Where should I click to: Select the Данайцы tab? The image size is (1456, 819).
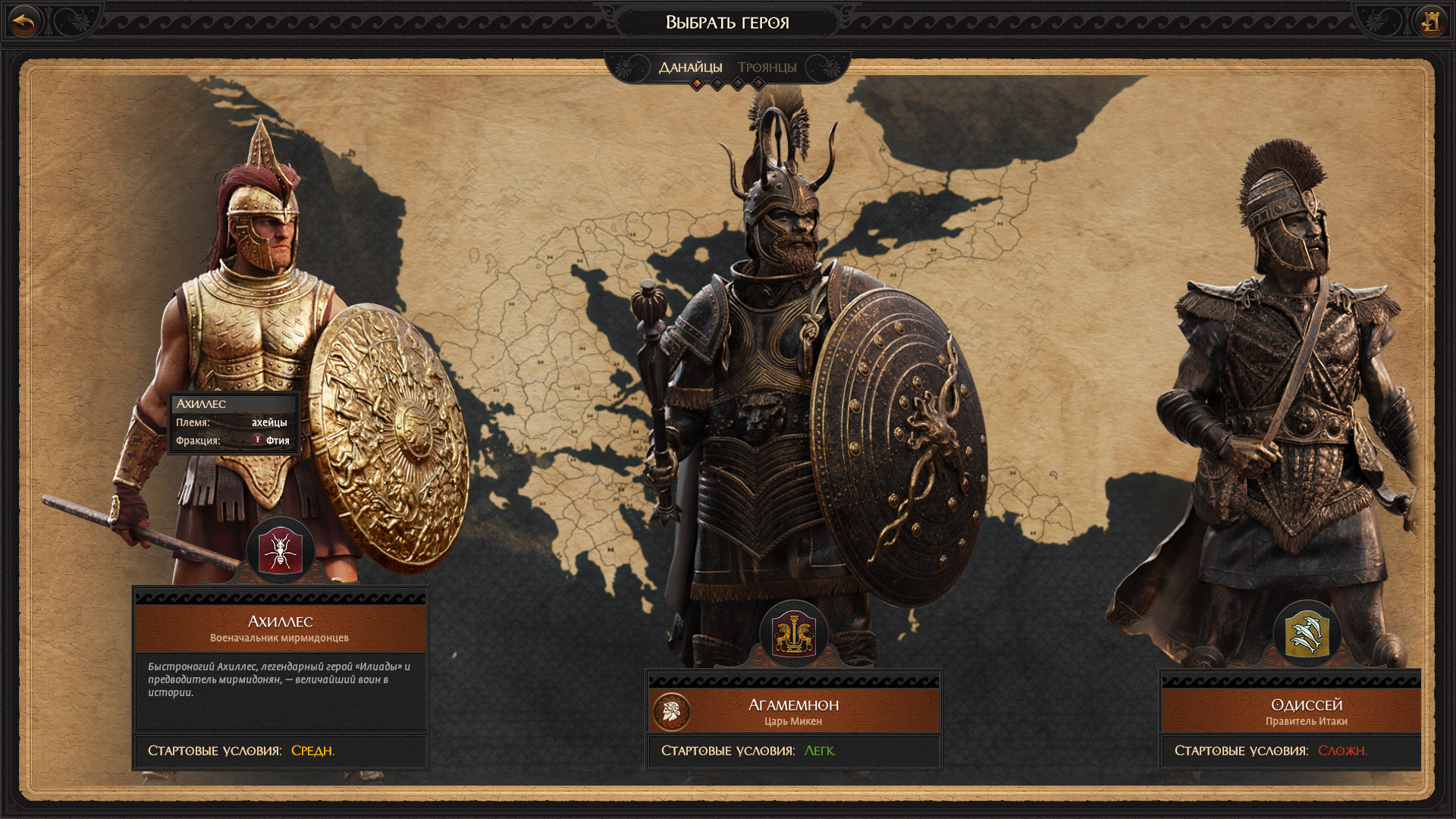690,67
